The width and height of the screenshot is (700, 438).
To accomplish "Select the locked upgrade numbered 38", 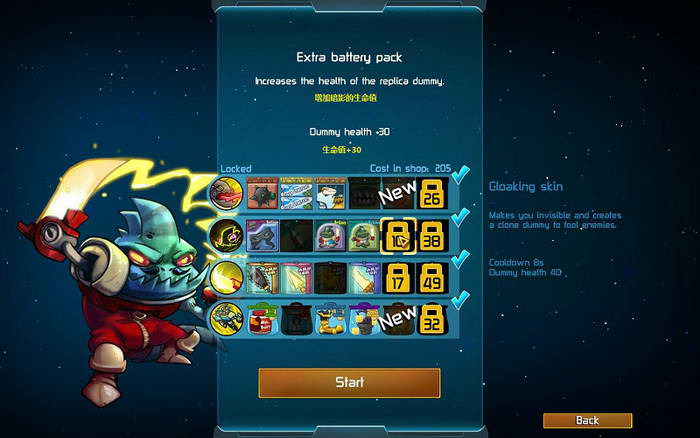I will (x=431, y=235).
